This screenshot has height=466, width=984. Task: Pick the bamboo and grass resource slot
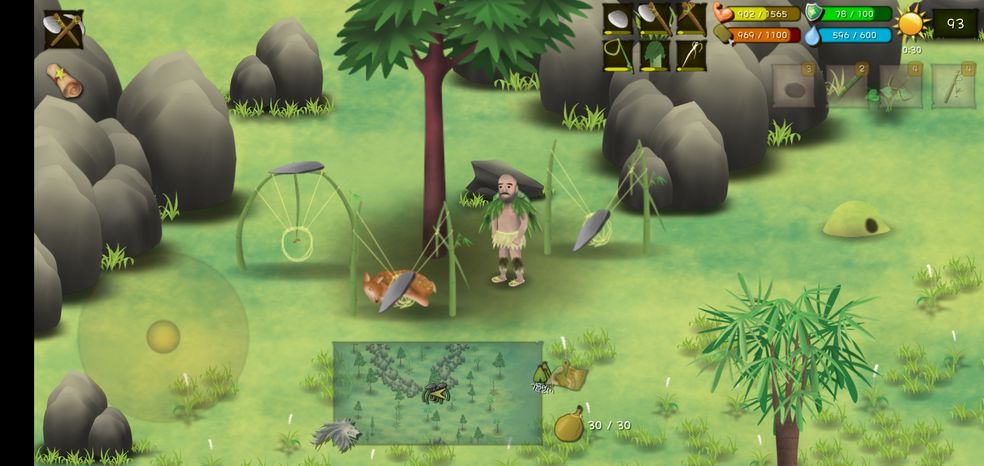click(x=847, y=87)
